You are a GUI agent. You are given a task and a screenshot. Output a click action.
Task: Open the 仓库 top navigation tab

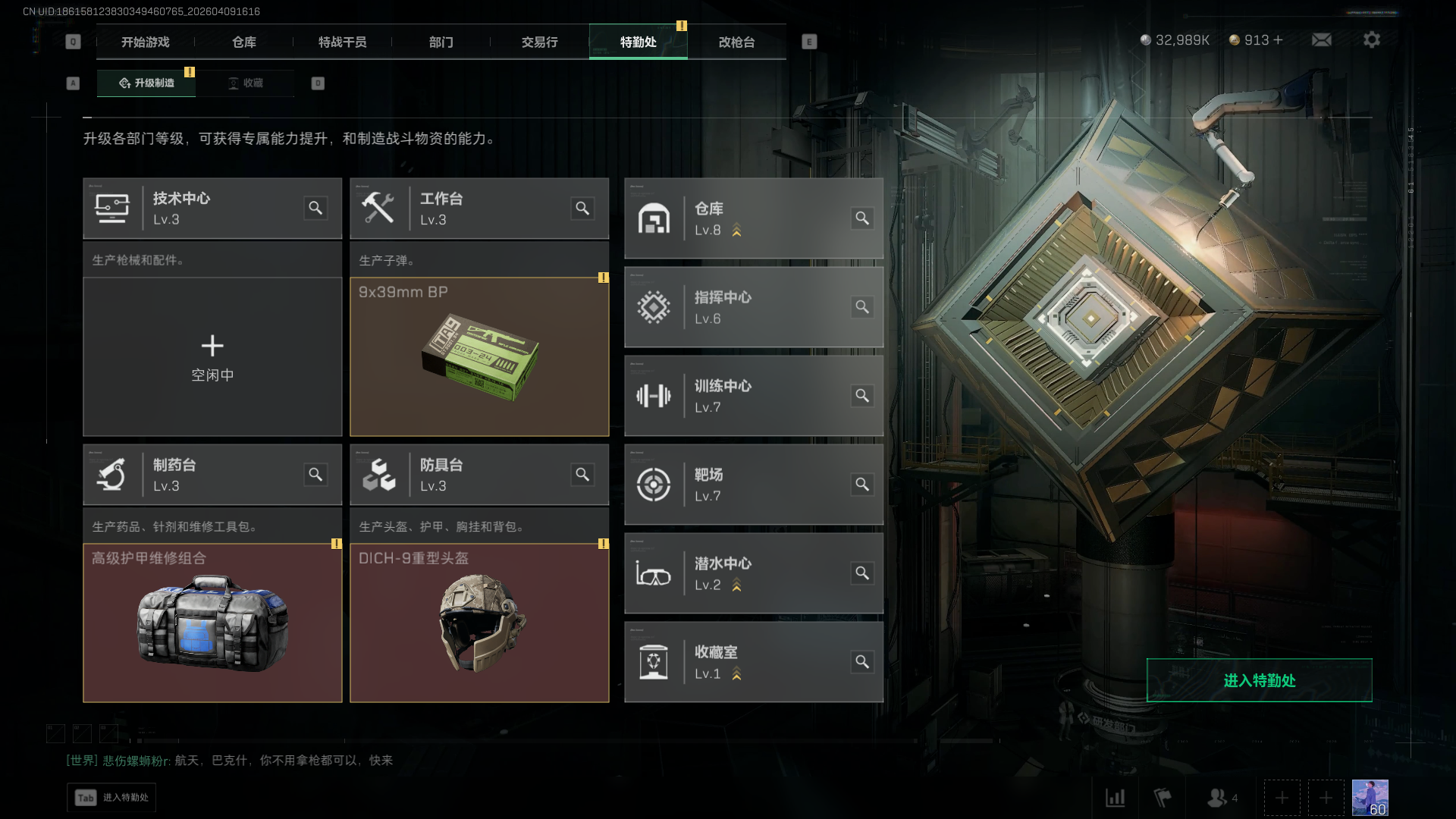coord(243,42)
